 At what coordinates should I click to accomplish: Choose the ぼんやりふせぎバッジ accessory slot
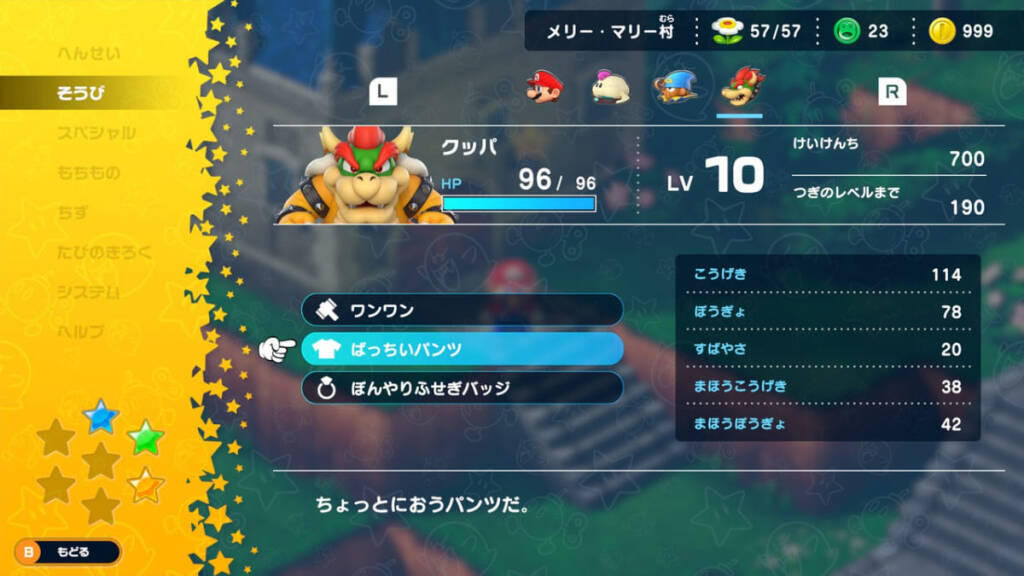click(x=462, y=388)
